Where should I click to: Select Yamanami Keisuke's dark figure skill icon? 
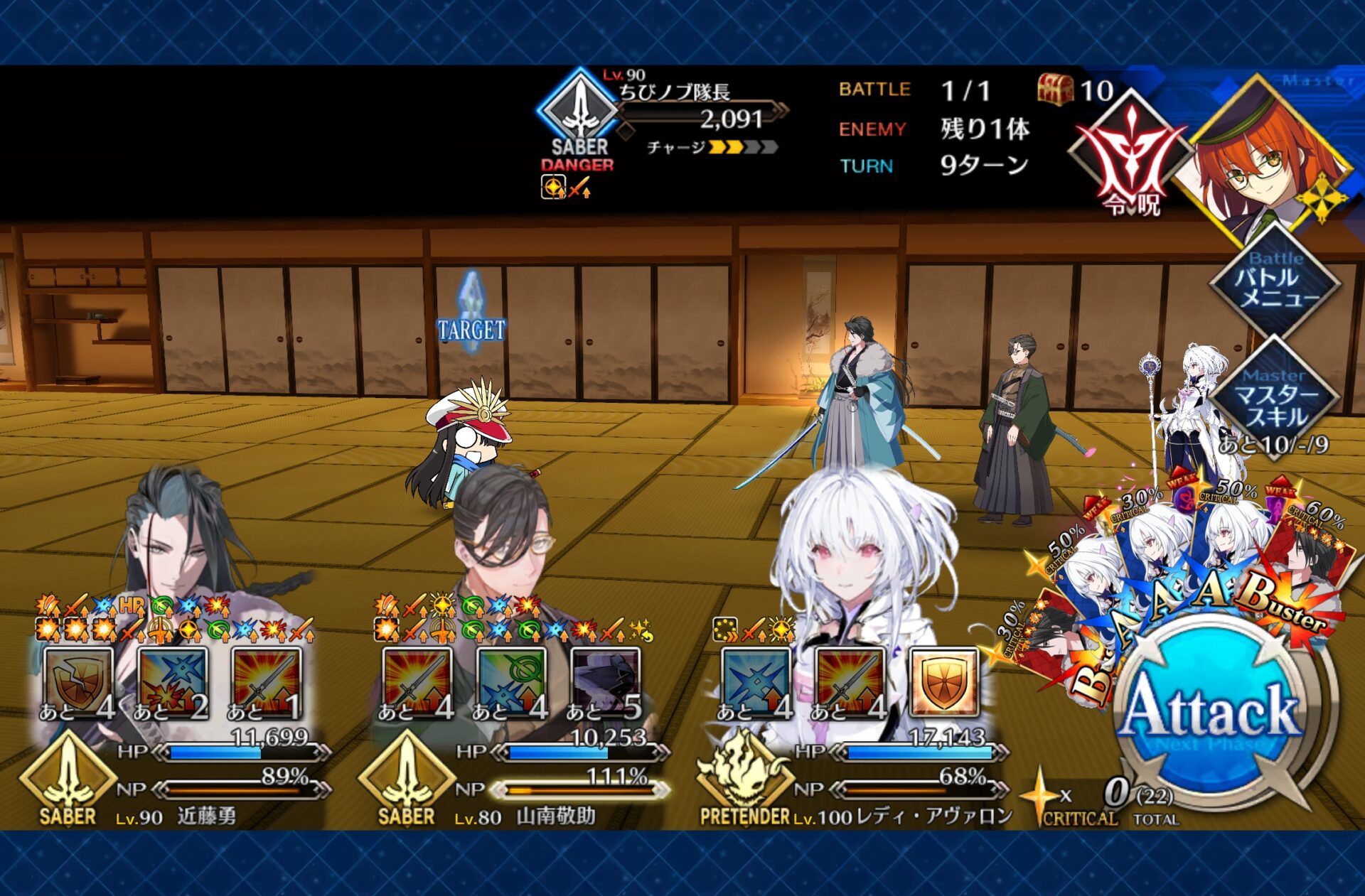pos(605,682)
